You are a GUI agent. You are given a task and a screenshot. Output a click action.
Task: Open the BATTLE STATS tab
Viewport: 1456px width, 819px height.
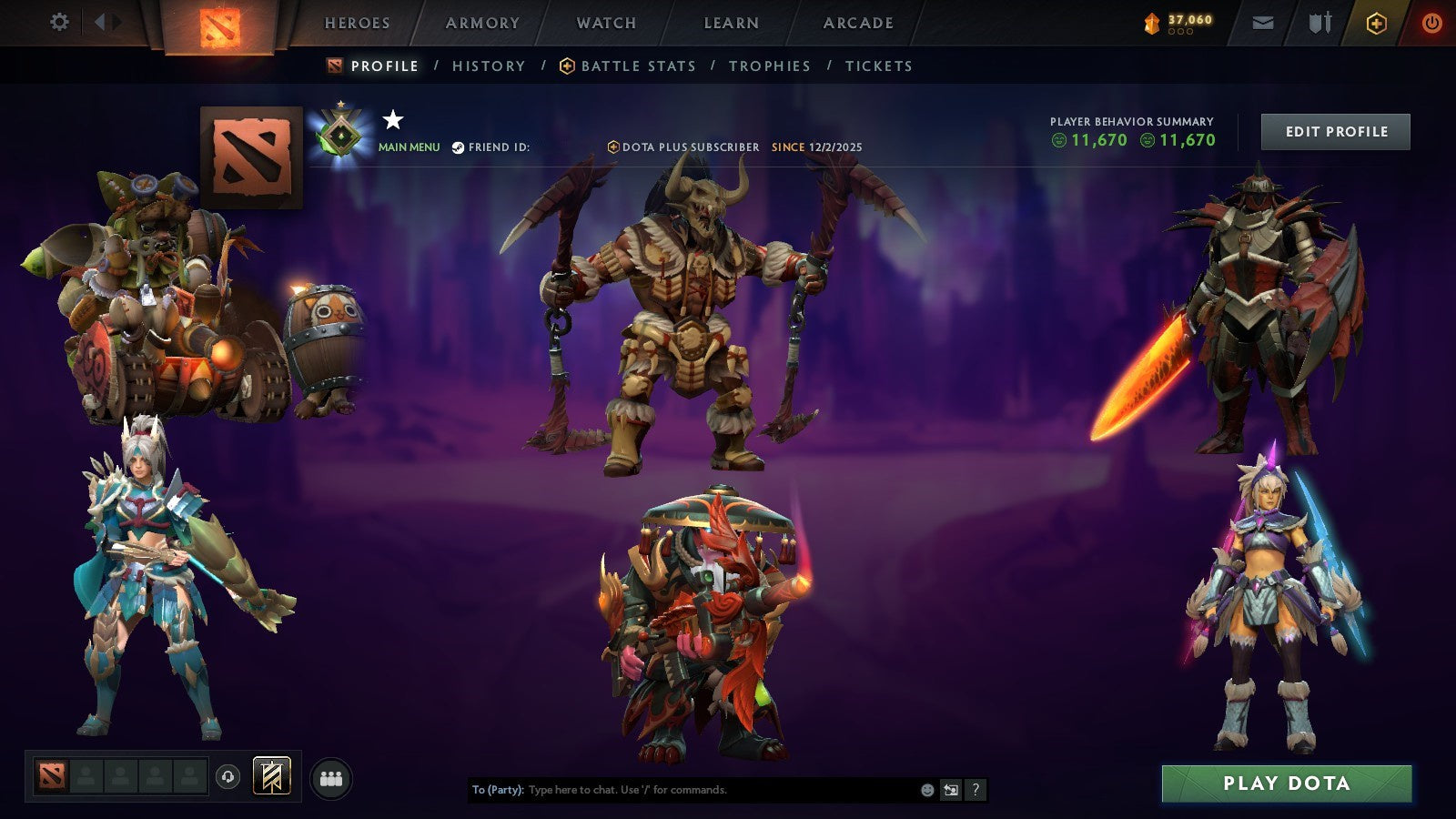(x=637, y=66)
